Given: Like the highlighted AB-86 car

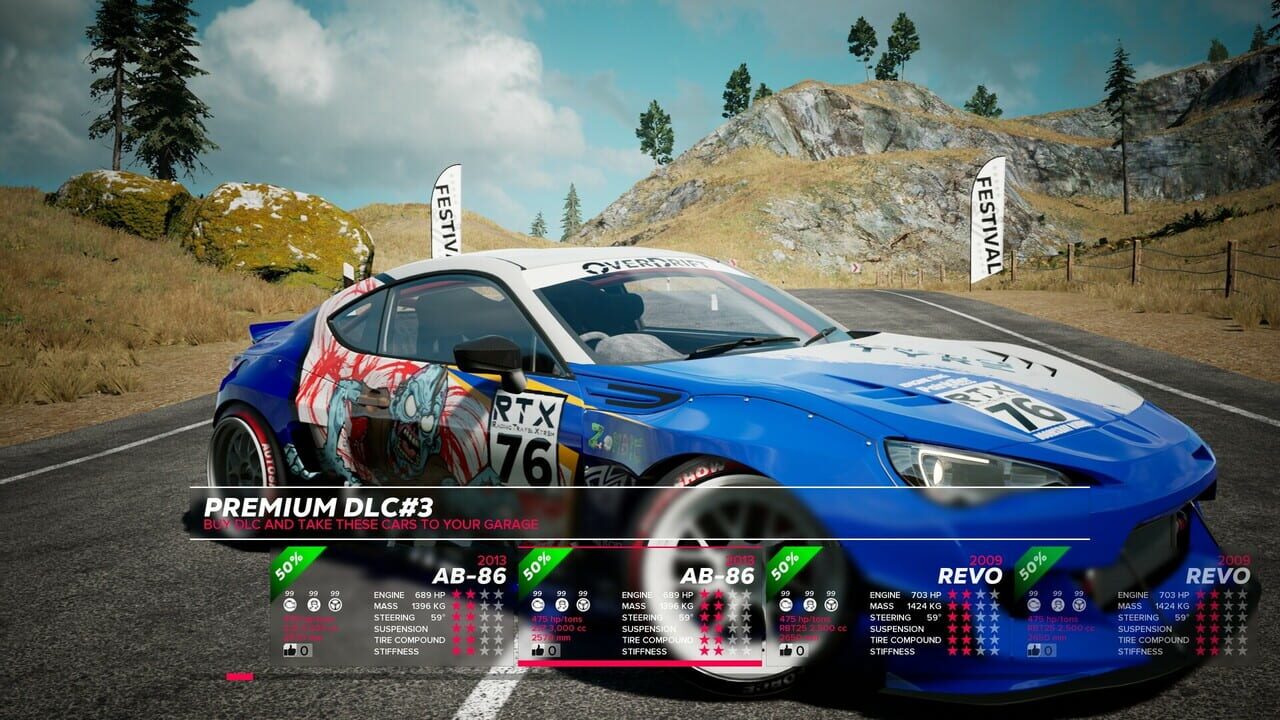Looking at the screenshot, I should 538,651.
